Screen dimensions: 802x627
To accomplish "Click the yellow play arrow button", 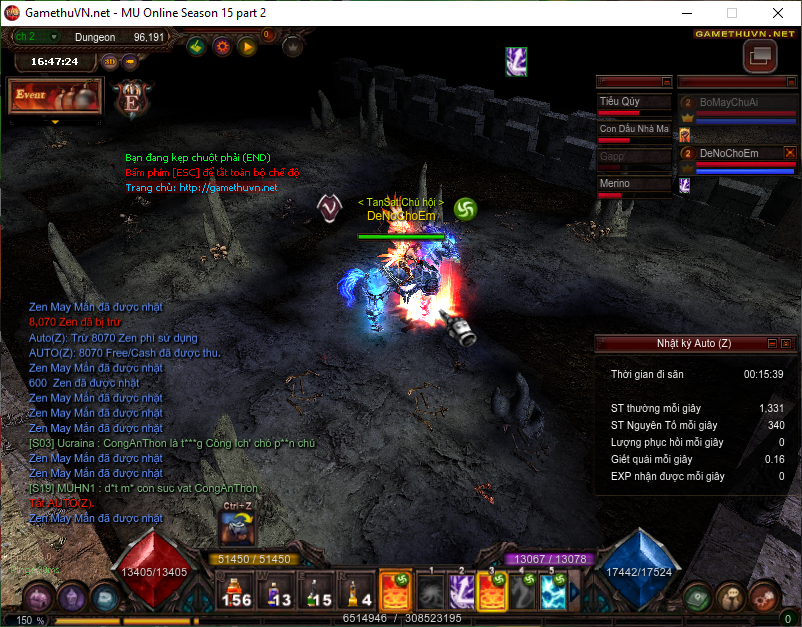I will [x=246, y=46].
